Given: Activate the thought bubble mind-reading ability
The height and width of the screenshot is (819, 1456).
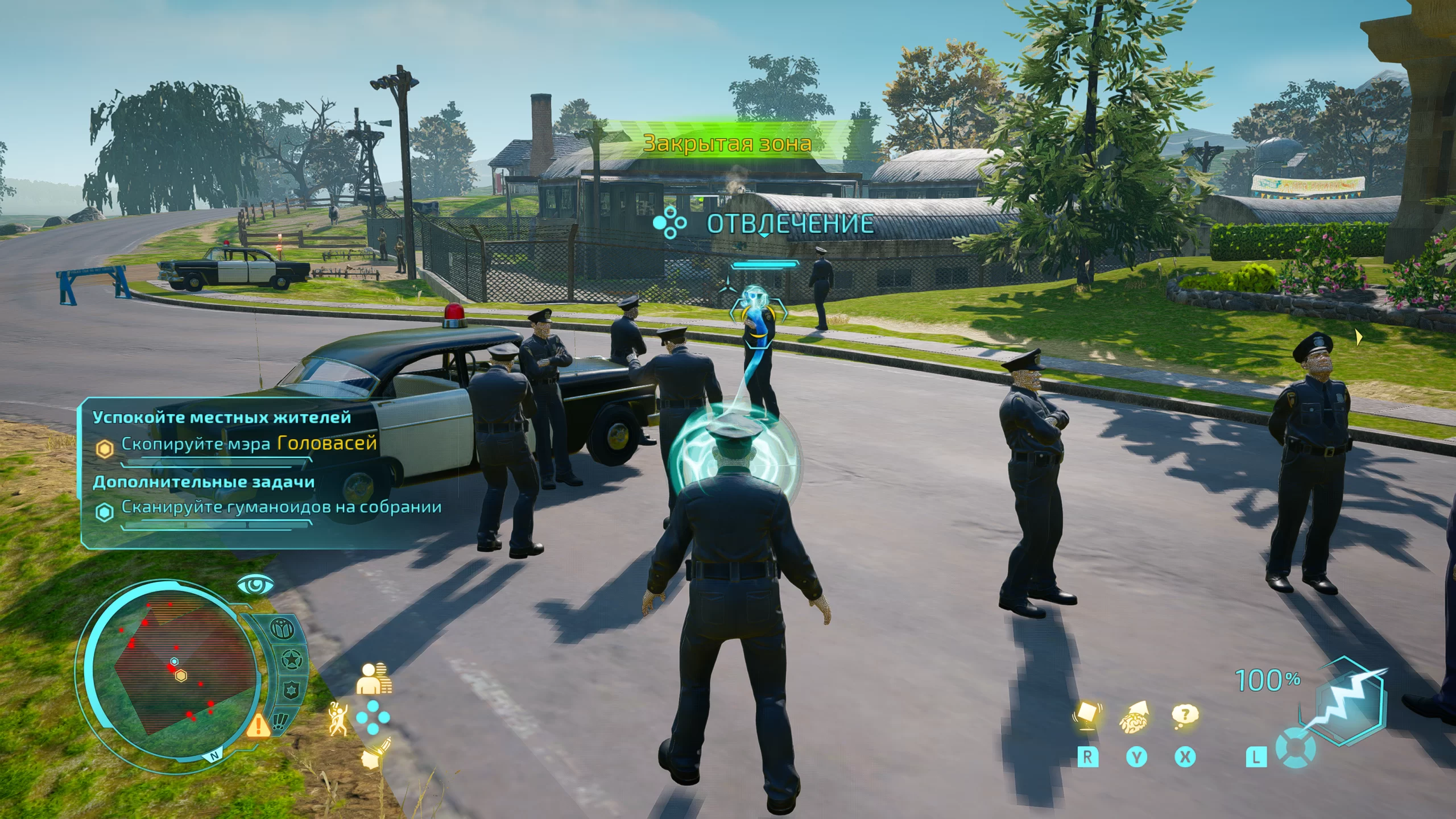Looking at the screenshot, I should click(1185, 715).
